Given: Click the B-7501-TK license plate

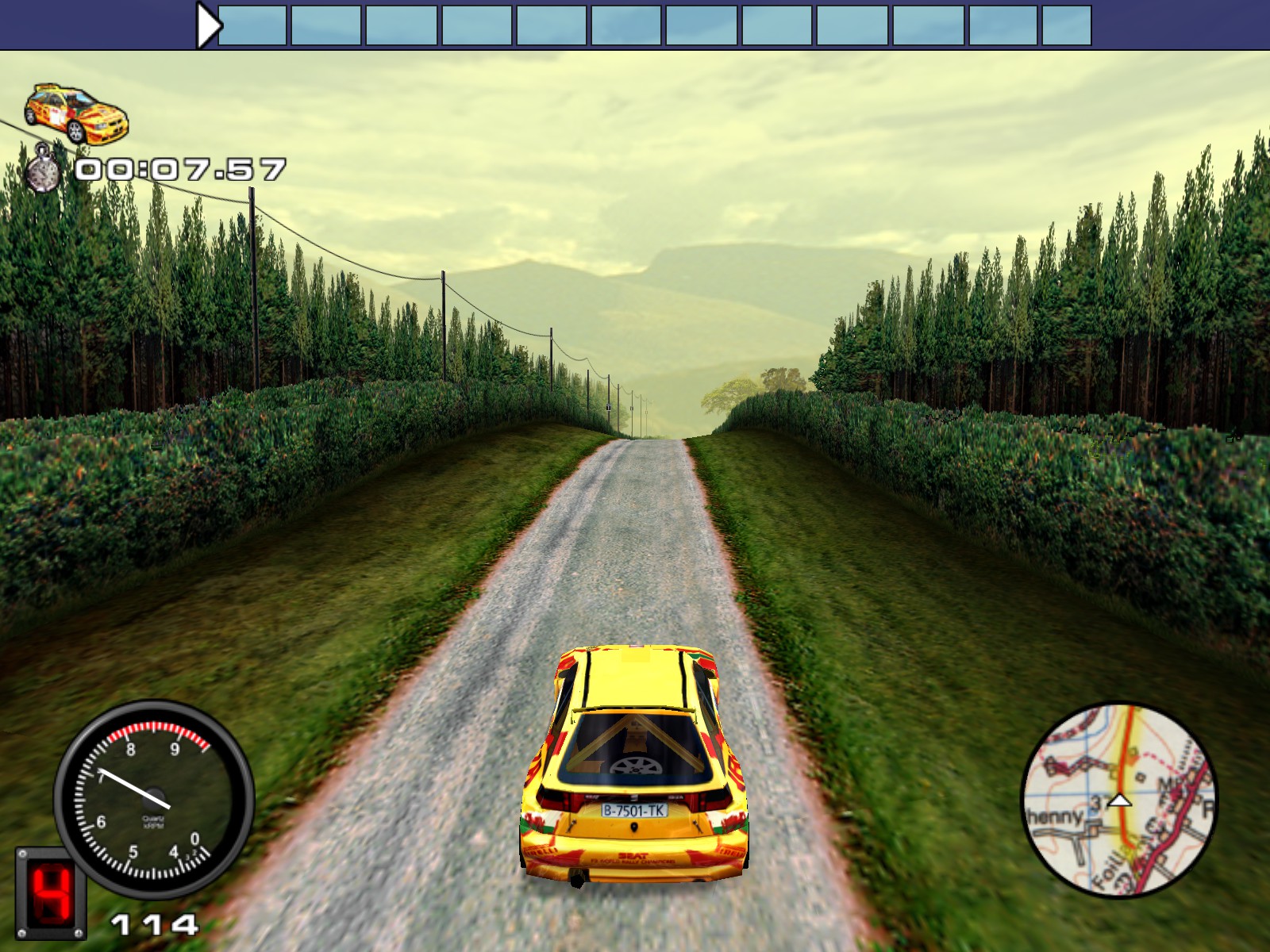Looking at the screenshot, I should [635, 809].
